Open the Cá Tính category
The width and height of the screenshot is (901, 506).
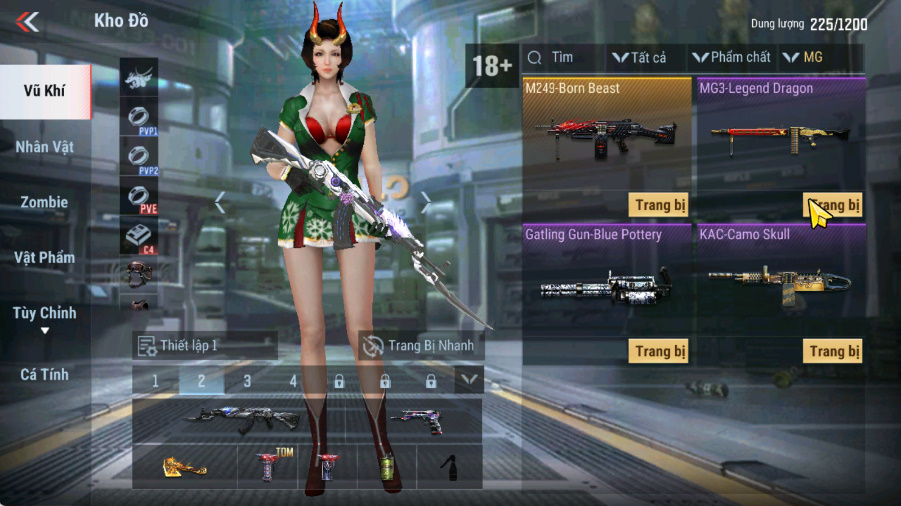[x=45, y=374]
